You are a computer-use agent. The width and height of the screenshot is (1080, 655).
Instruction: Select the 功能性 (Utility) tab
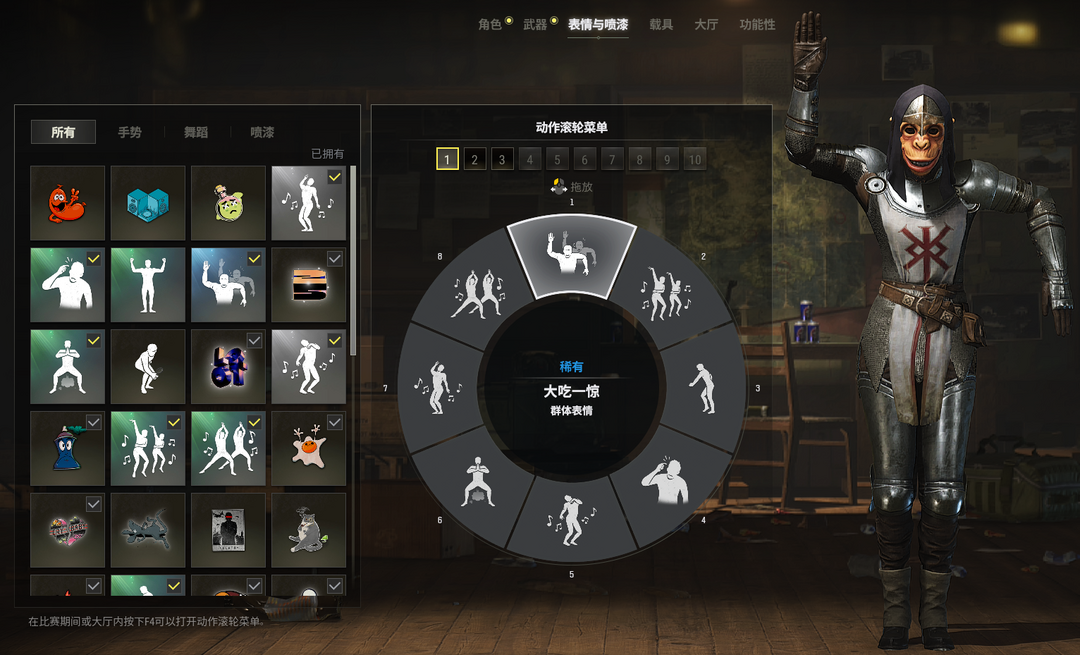(757, 24)
